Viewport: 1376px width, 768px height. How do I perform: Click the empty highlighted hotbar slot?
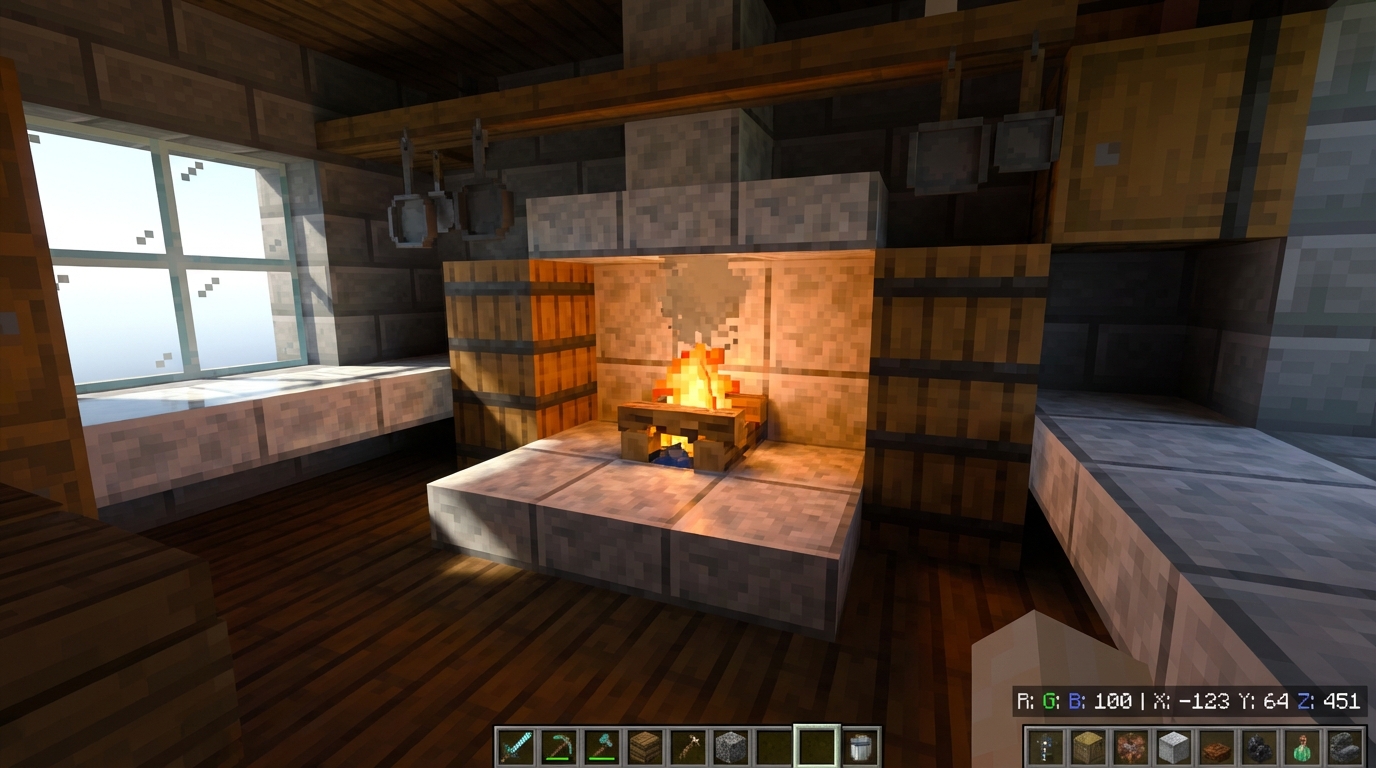(x=815, y=745)
